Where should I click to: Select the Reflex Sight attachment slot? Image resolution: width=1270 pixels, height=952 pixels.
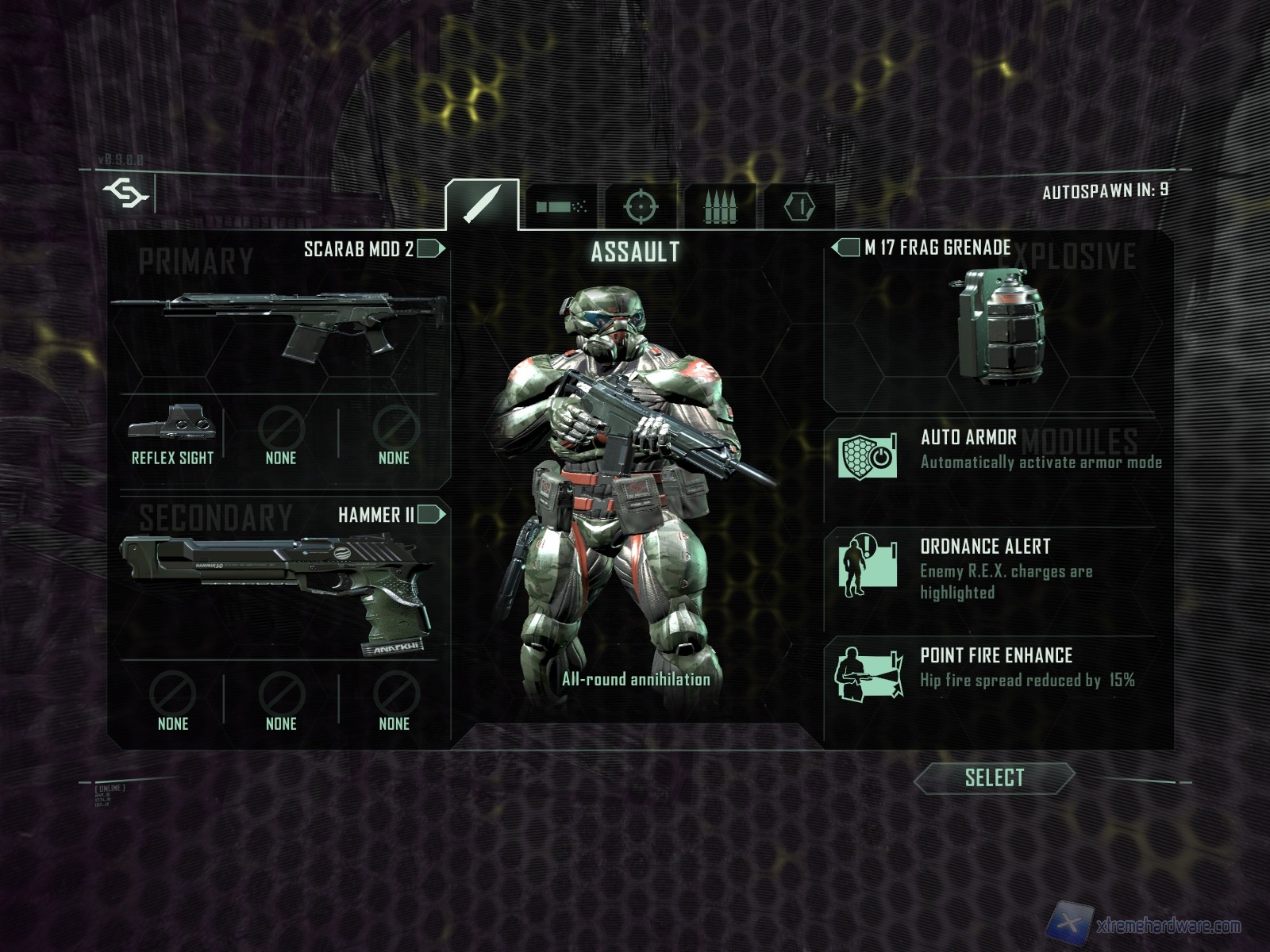click(x=172, y=434)
